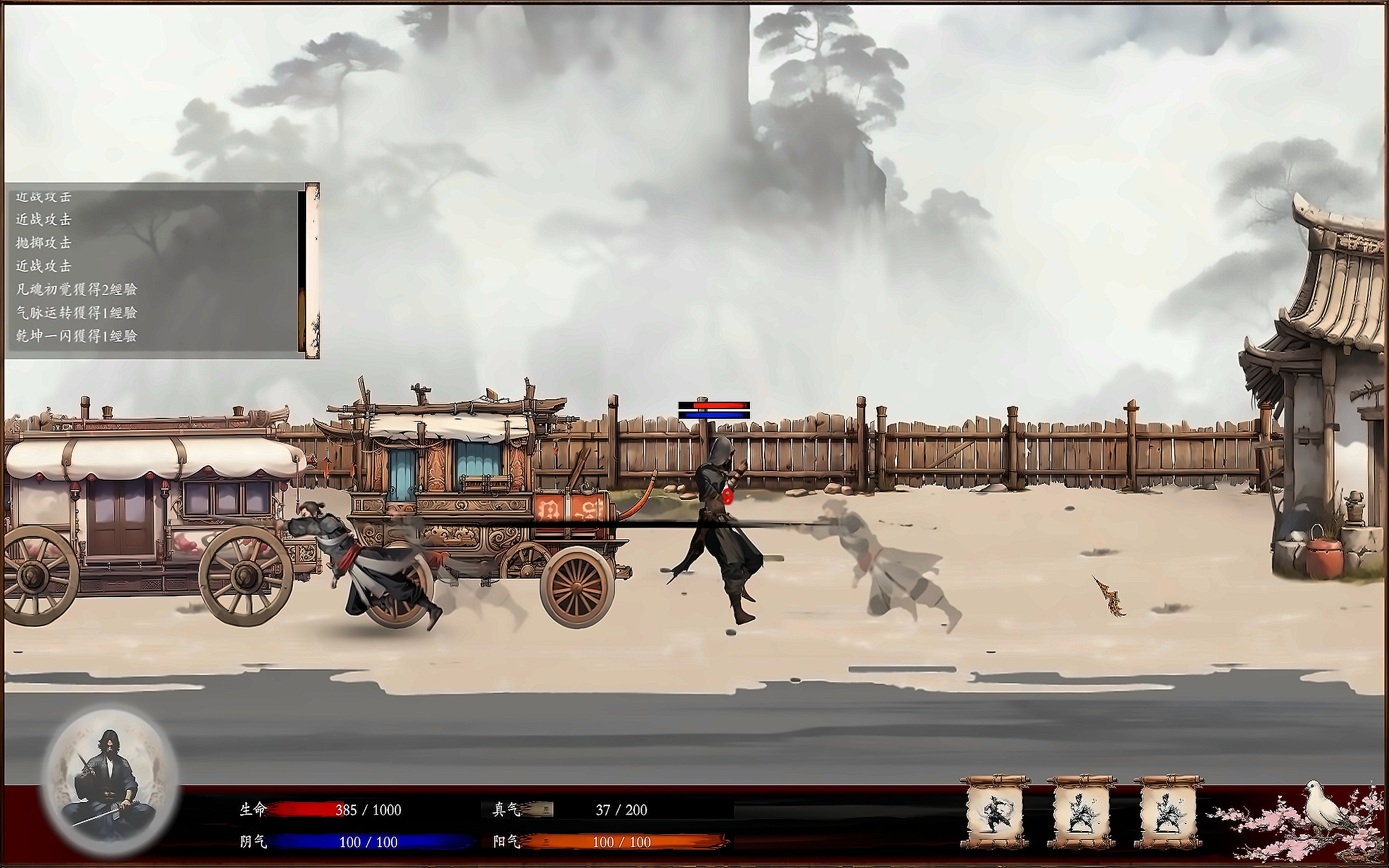
Task: Click the 乾坤一闪 experience log entry
Action: (x=76, y=336)
